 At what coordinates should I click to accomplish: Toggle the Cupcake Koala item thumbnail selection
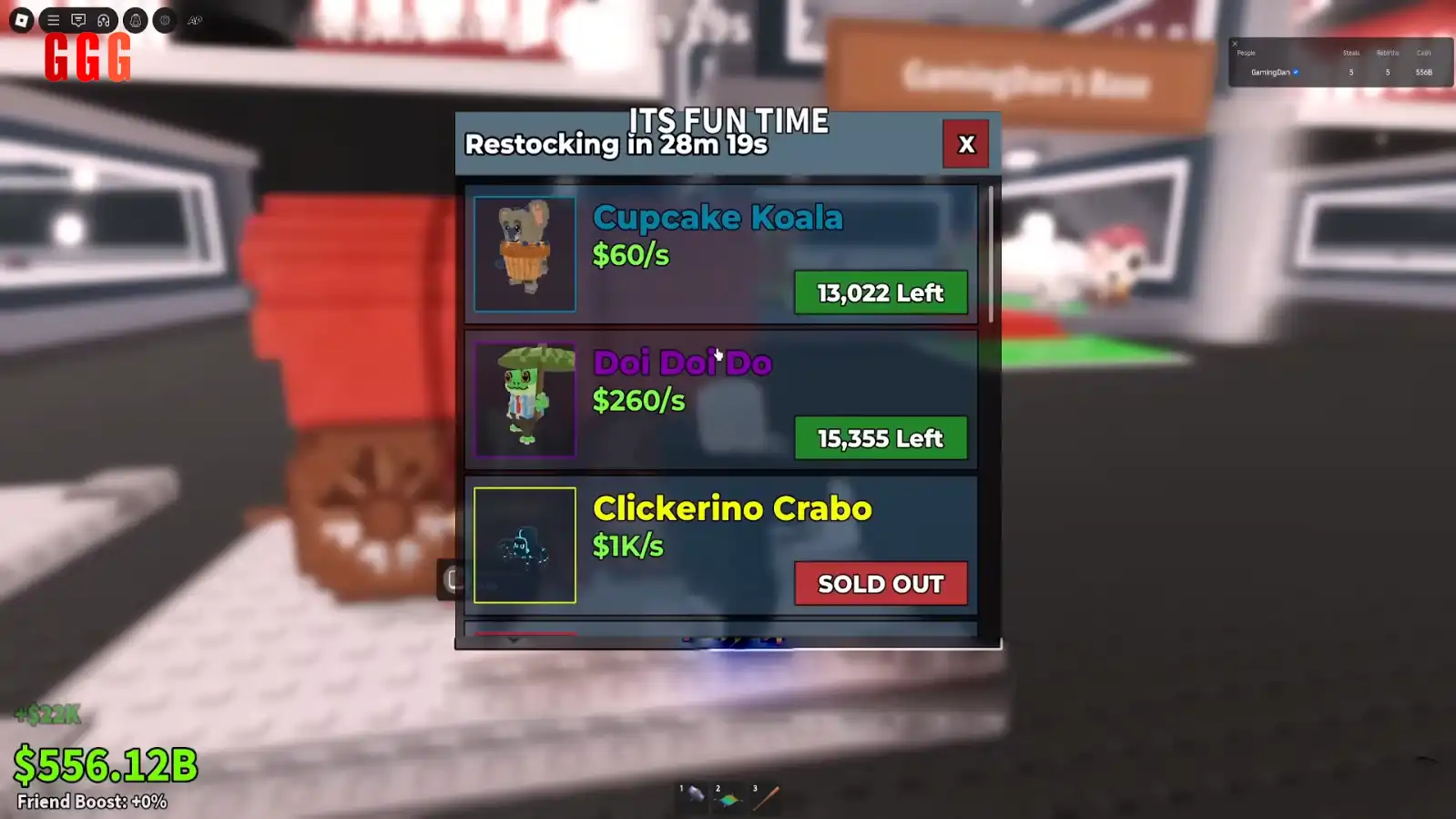pyautogui.click(x=524, y=253)
